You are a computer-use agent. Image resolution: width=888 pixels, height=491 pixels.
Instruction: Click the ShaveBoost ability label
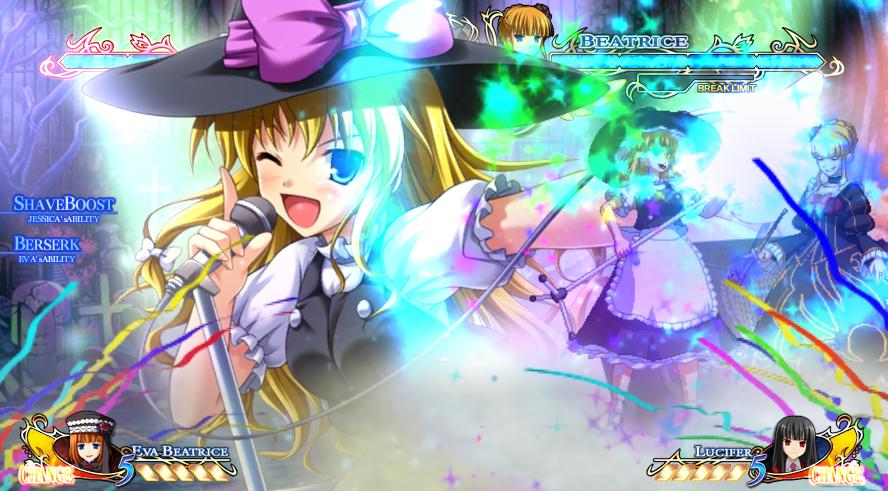[65, 205]
